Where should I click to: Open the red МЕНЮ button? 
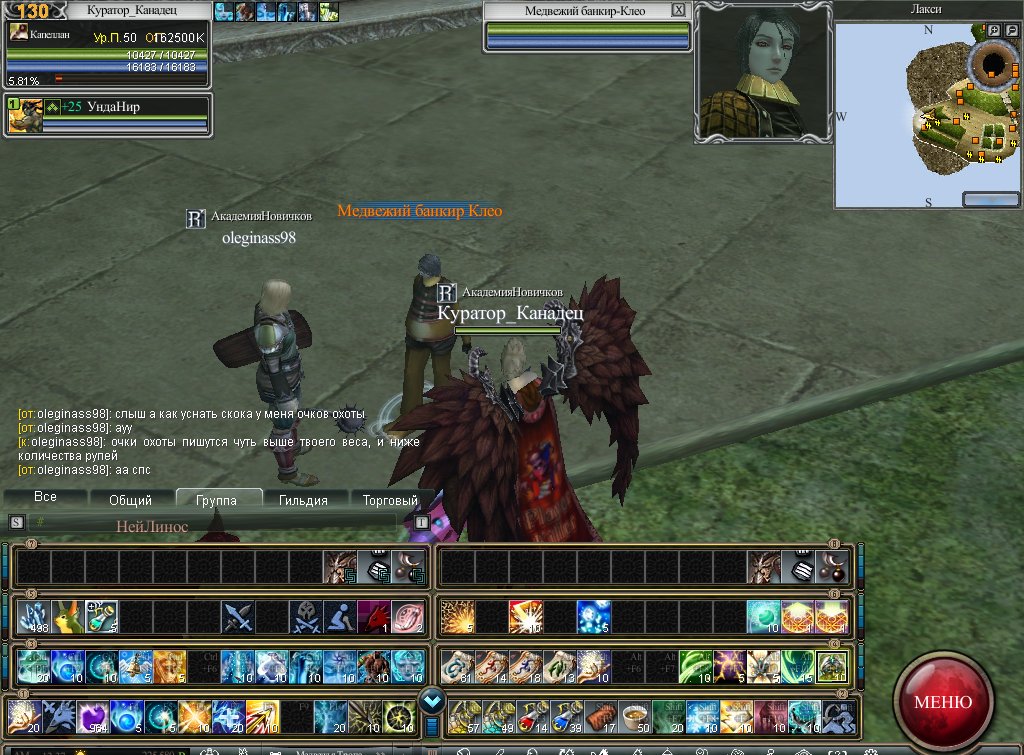pyautogui.click(x=942, y=701)
